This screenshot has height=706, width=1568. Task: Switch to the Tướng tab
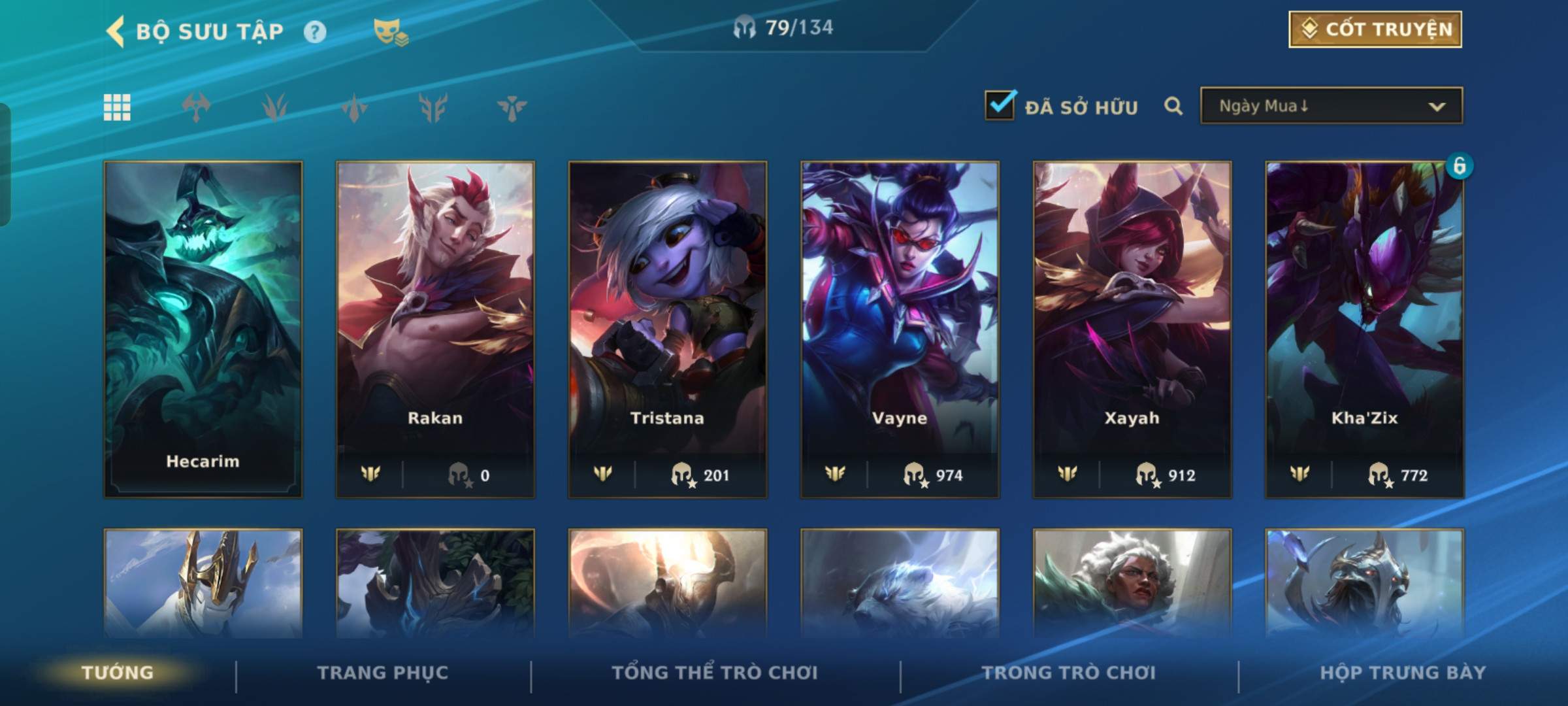118,673
